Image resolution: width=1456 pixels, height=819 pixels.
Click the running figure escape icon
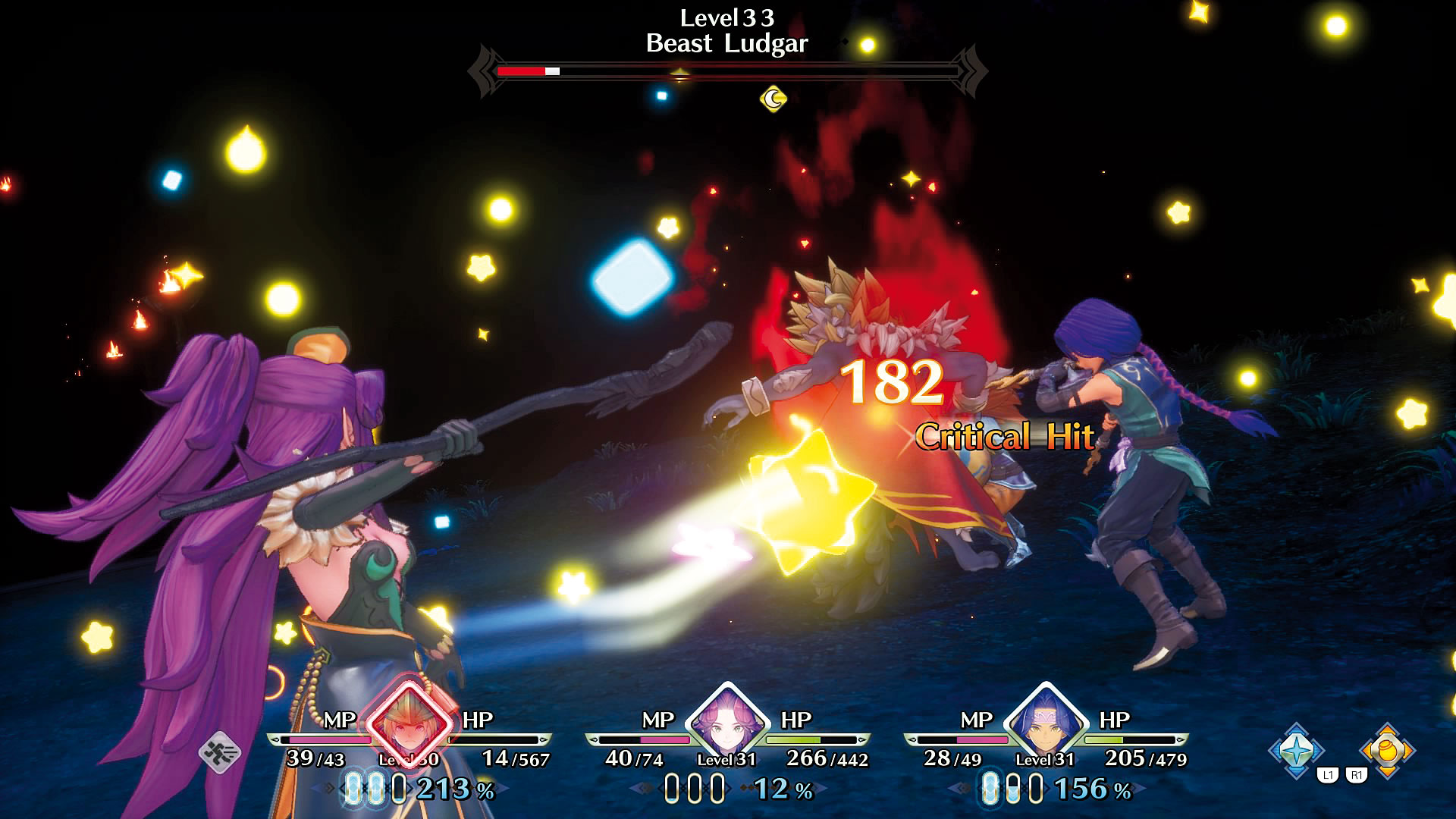pos(220,753)
